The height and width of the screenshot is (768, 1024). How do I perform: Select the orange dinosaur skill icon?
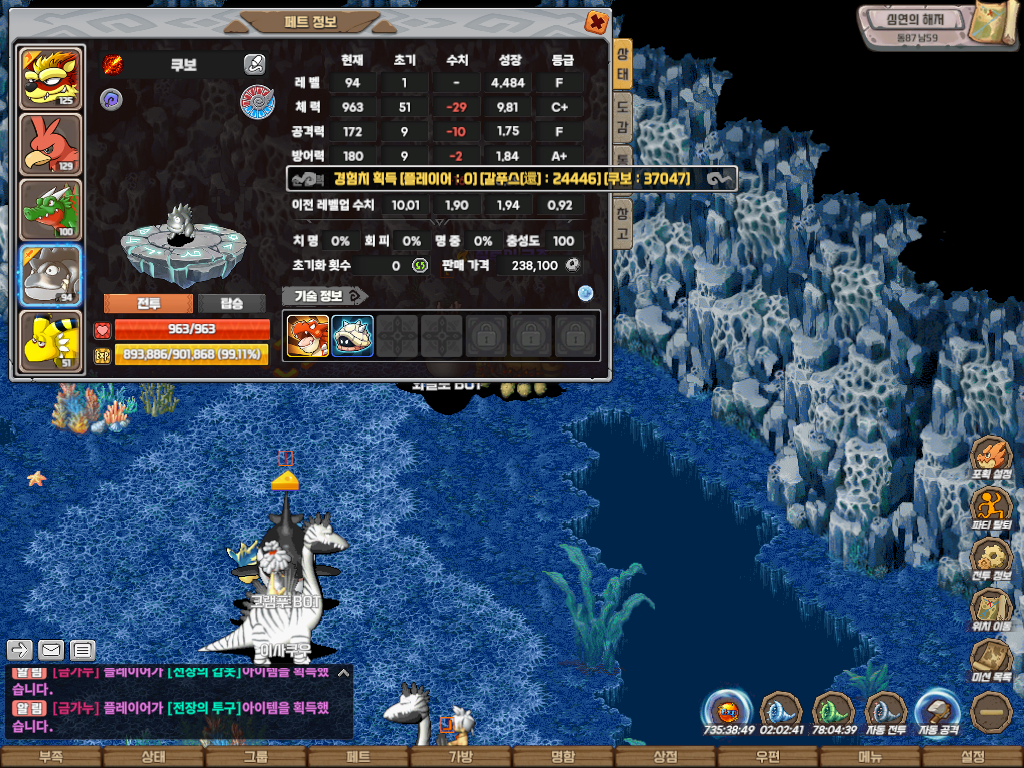point(308,336)
